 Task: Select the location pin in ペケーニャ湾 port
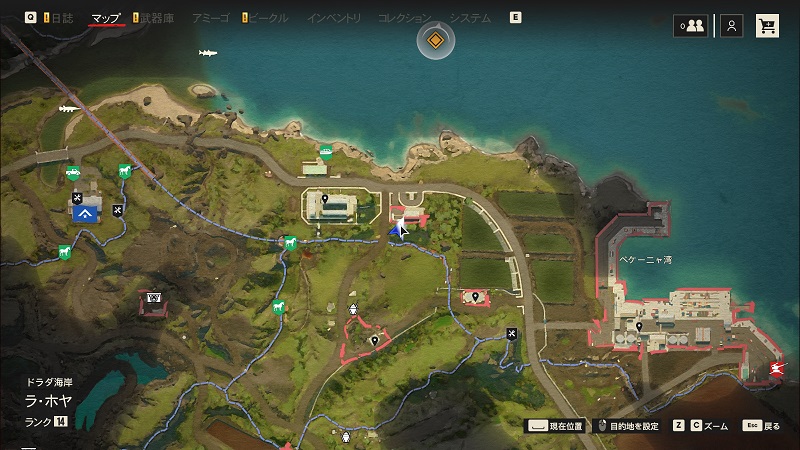tap(640, 325)
